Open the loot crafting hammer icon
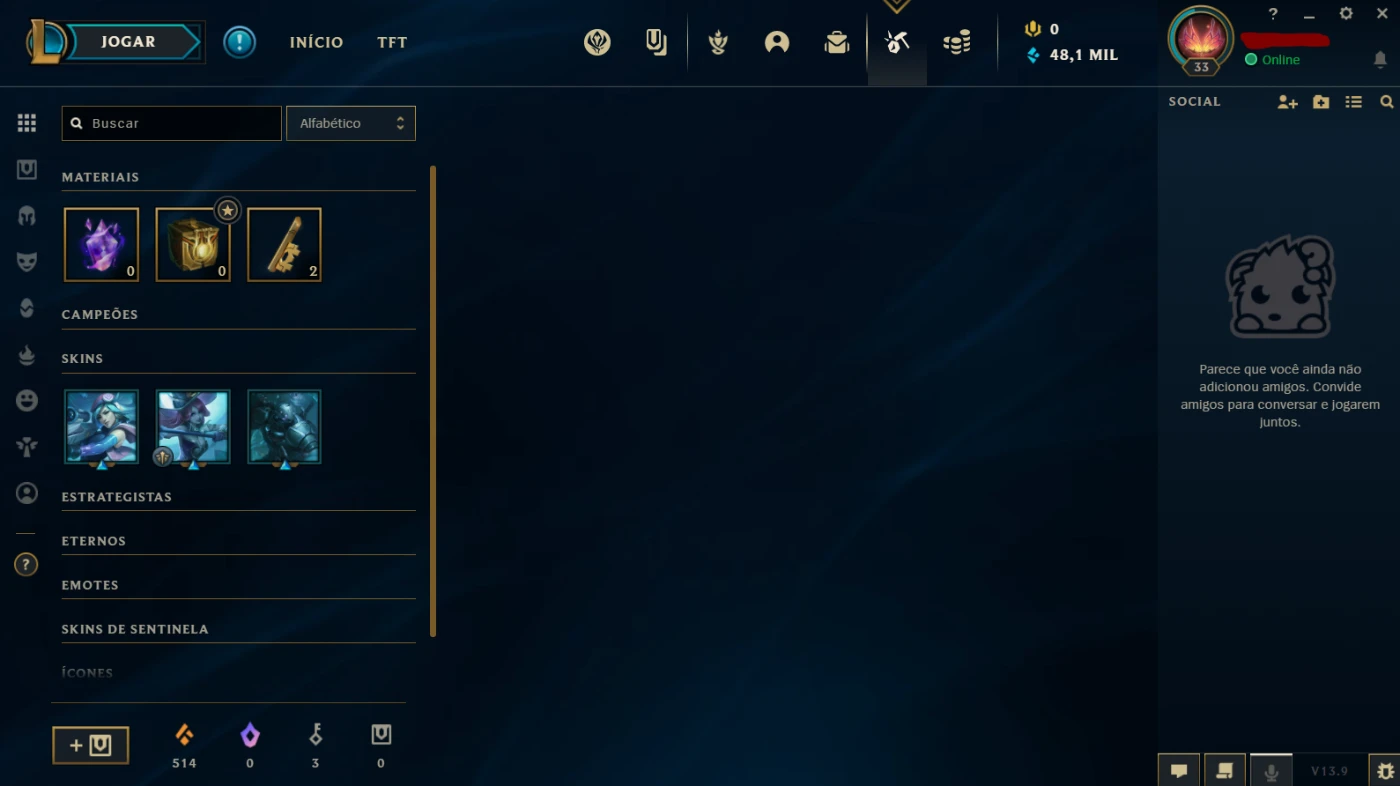Image resolution: width=1400 pixels, height=786 pixels. pos(897,41)
